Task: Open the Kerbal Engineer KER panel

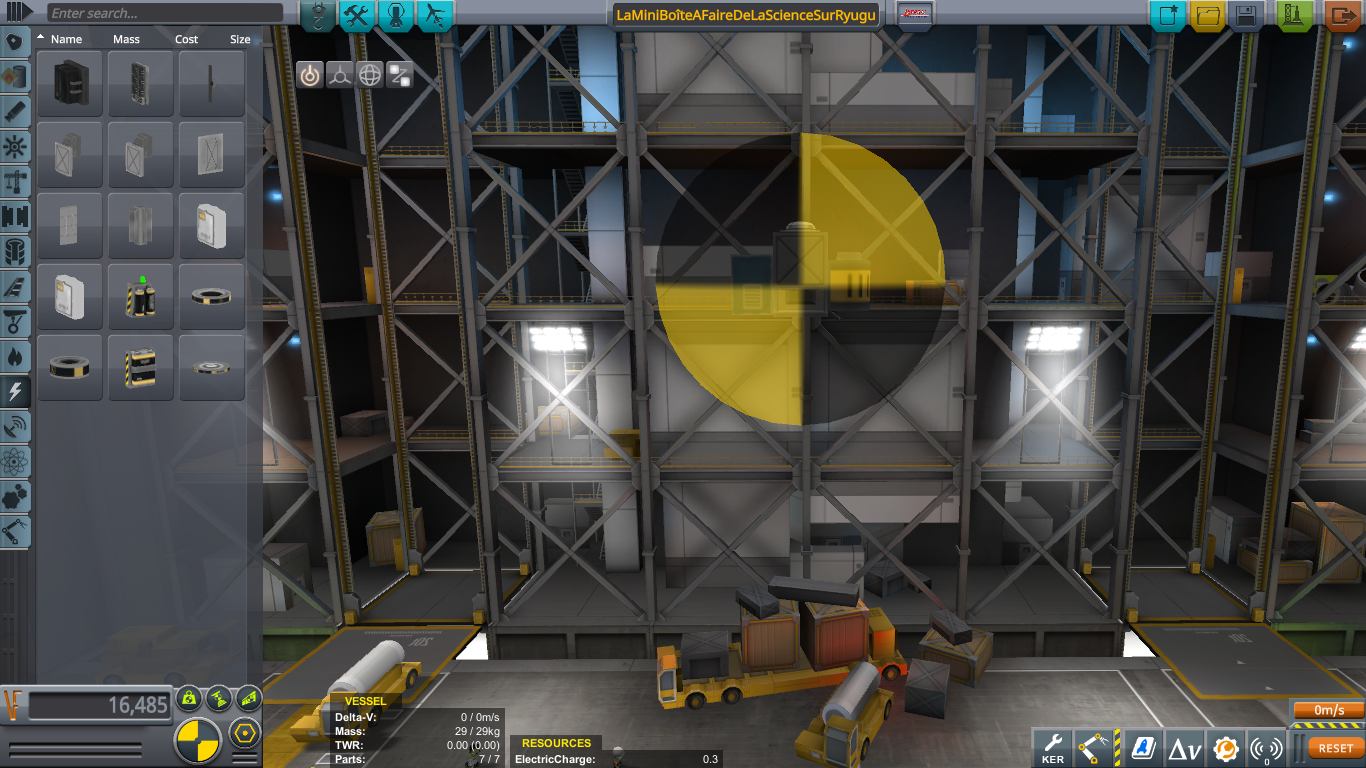Action: coord(1053,746)
